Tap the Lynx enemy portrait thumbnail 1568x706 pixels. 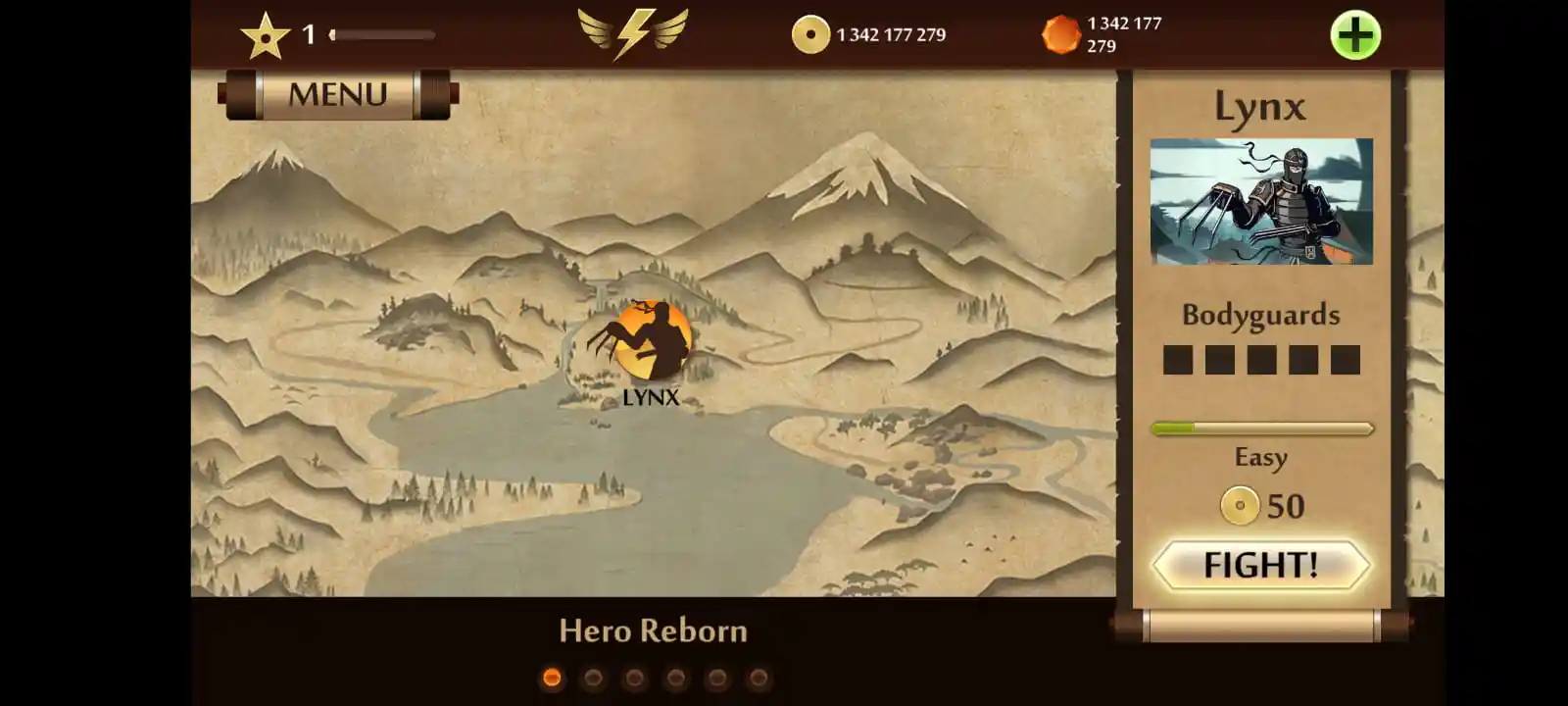1262,203
